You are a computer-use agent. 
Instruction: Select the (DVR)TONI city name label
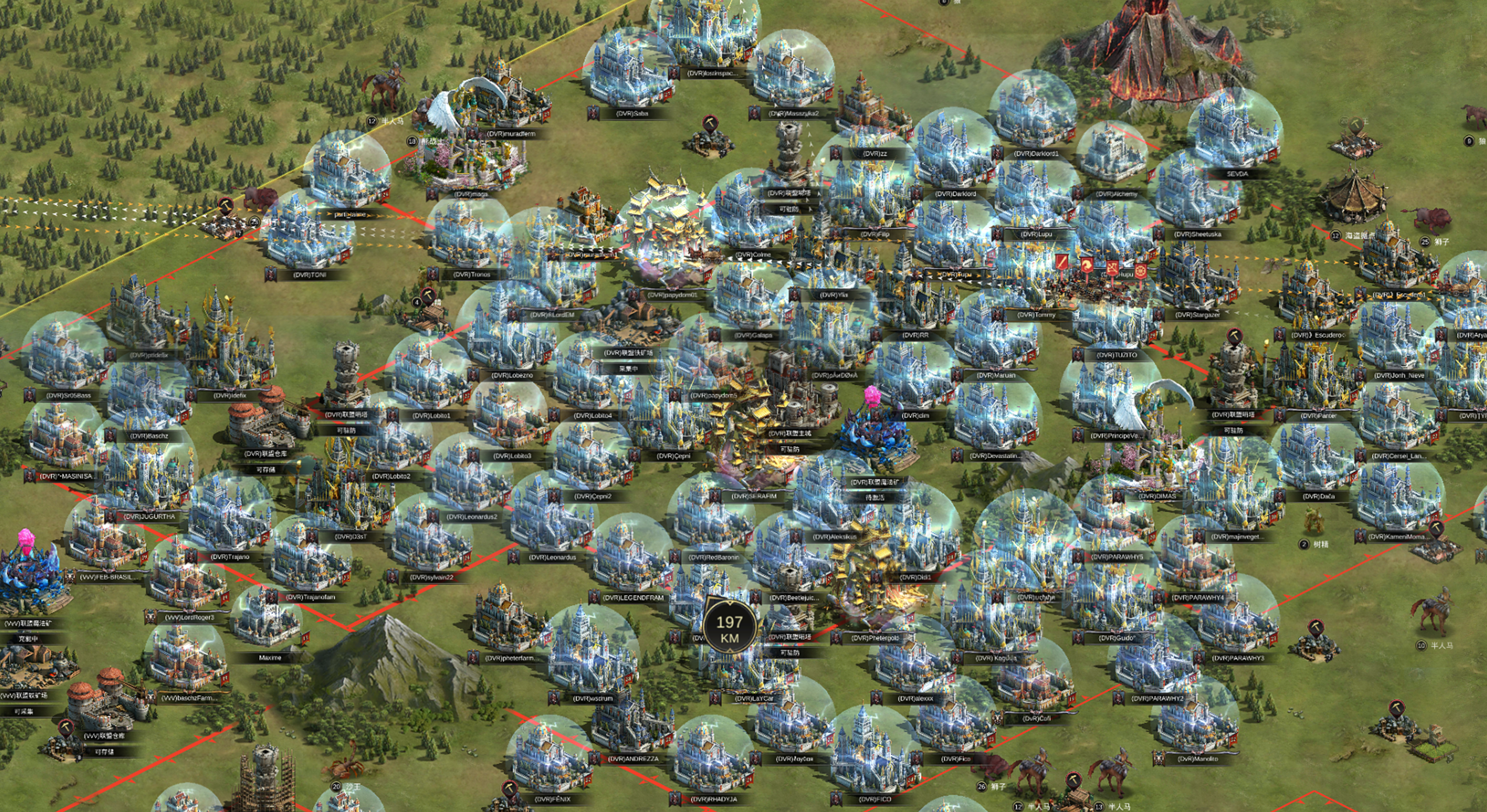(x=309, y=275)
